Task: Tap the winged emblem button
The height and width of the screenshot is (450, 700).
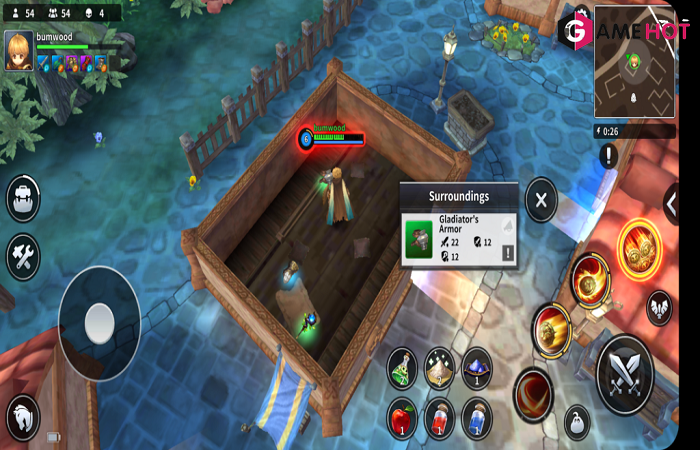Action: [659, 307]
